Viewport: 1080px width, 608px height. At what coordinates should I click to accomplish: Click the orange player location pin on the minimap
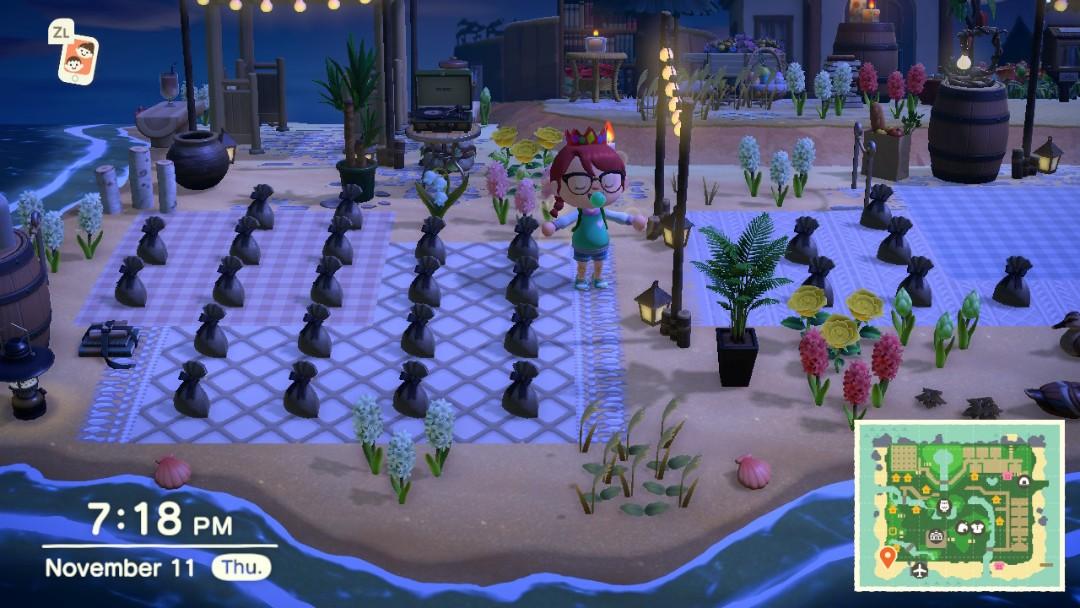click(x=887, y=555)
